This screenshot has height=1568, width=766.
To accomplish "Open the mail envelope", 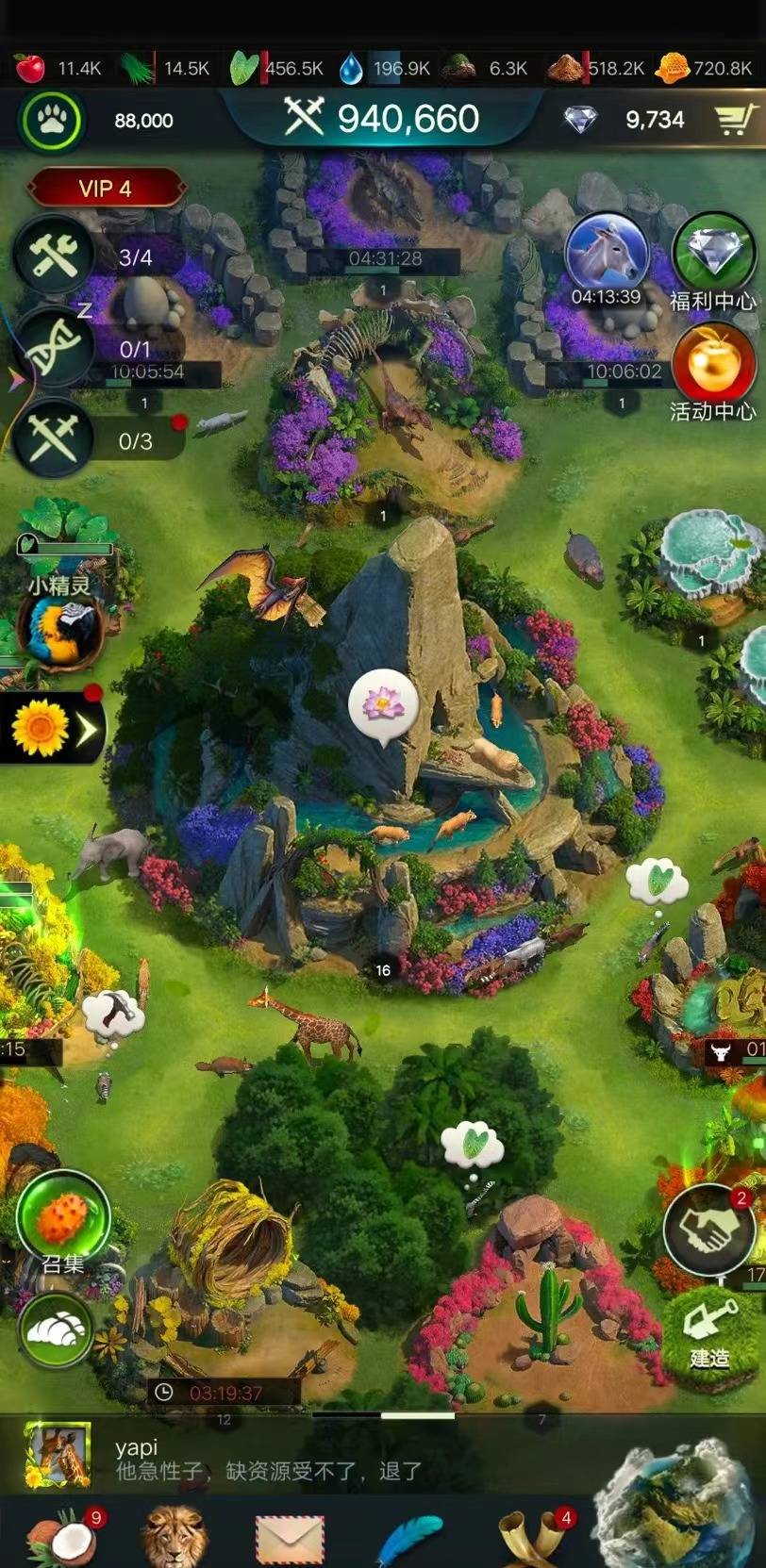I will (290, 1541).
